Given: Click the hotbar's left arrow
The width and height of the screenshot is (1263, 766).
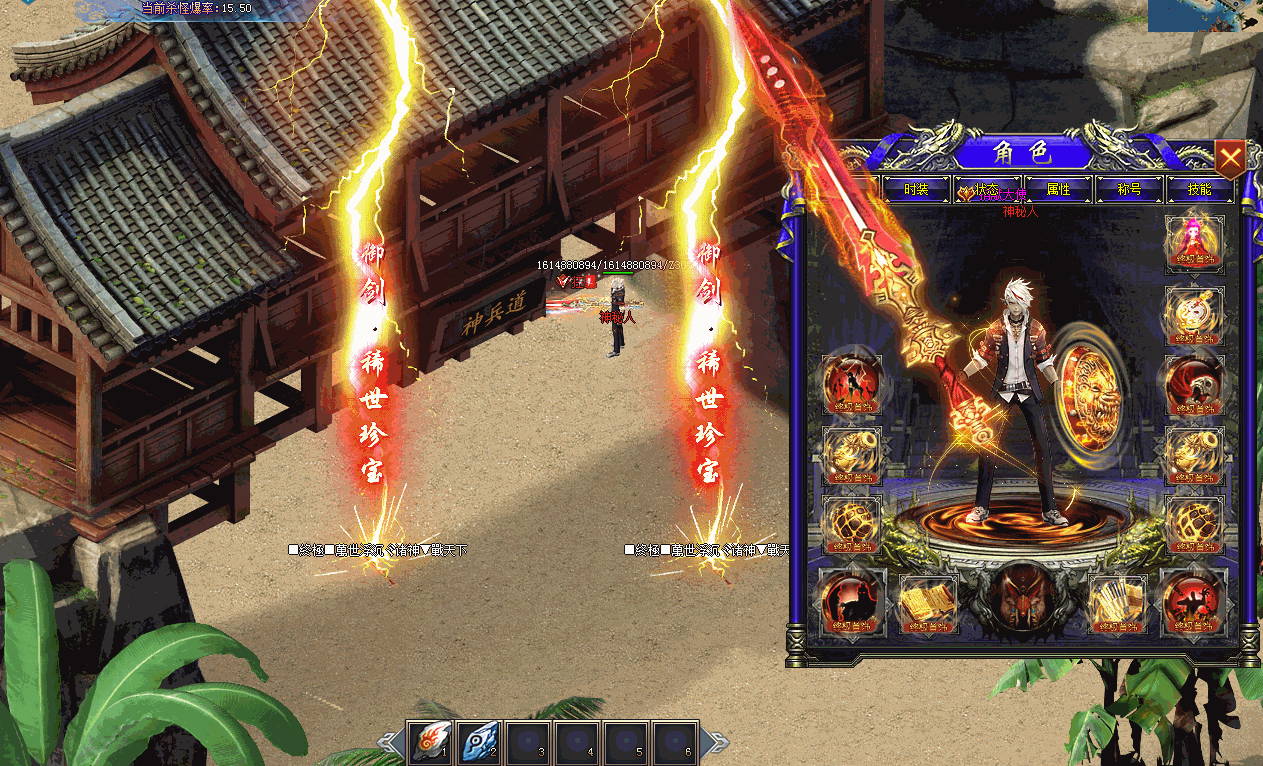Looking at the screenshot, I should point(389,743).
